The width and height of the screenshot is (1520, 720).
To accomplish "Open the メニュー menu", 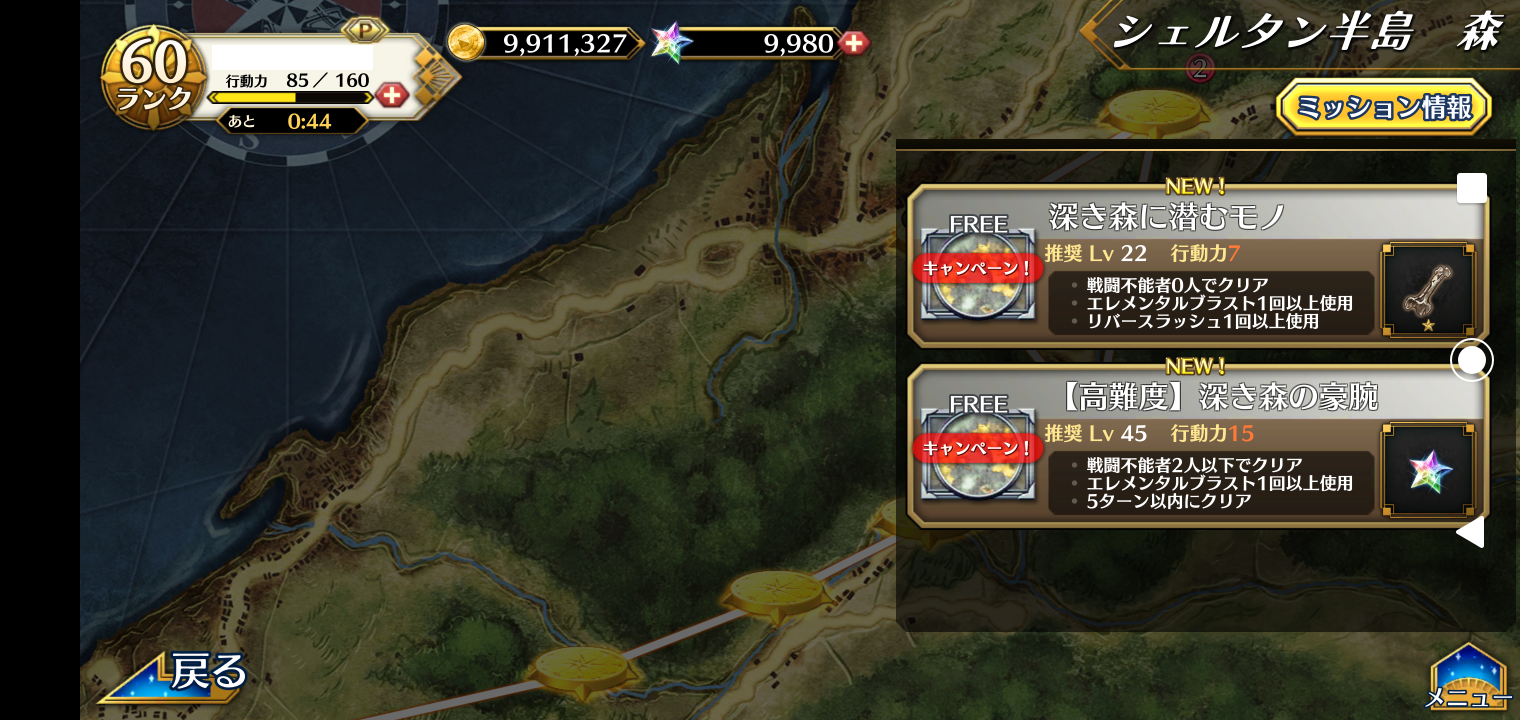I will (1468, 680).
